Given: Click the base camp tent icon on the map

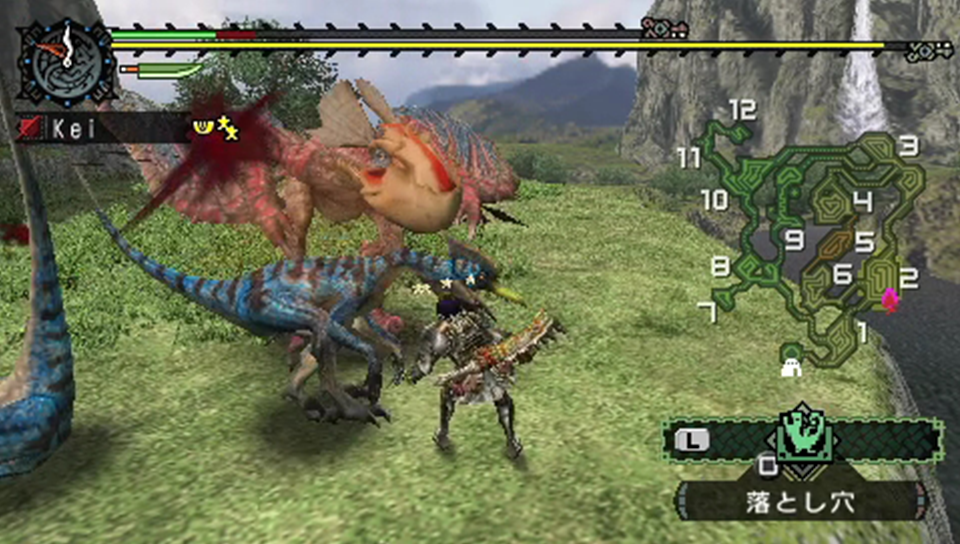Looking at the screenshot, I should pyautogui.click(x=792, y=363).
